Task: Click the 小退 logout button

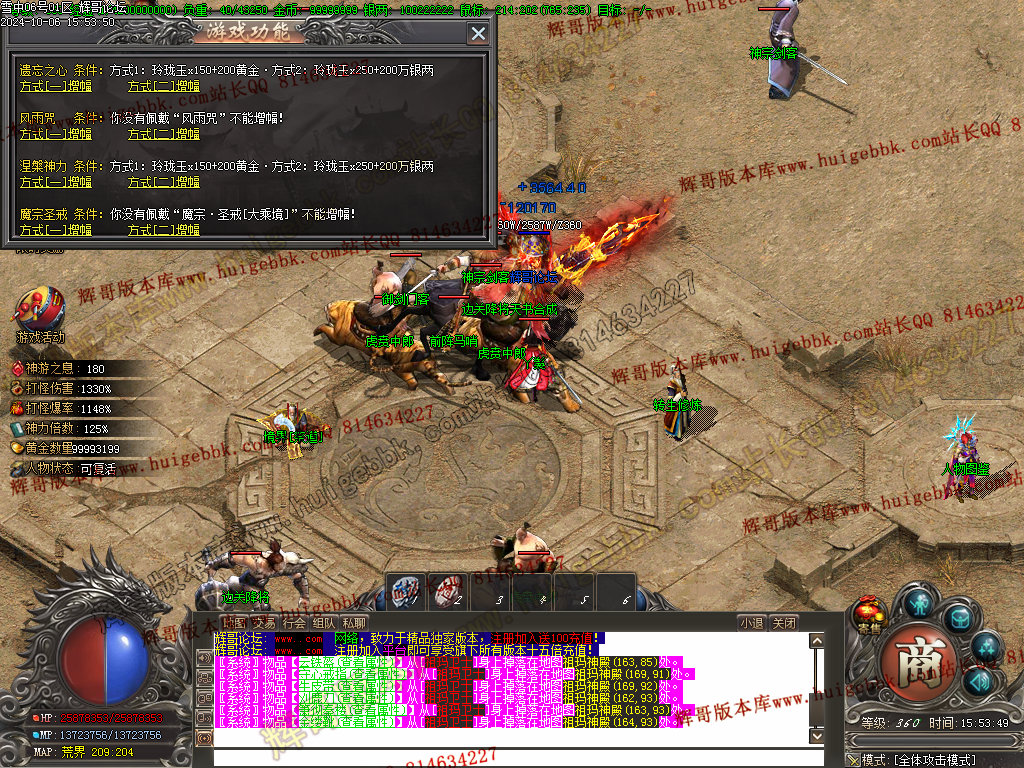Action: [752, 622]
